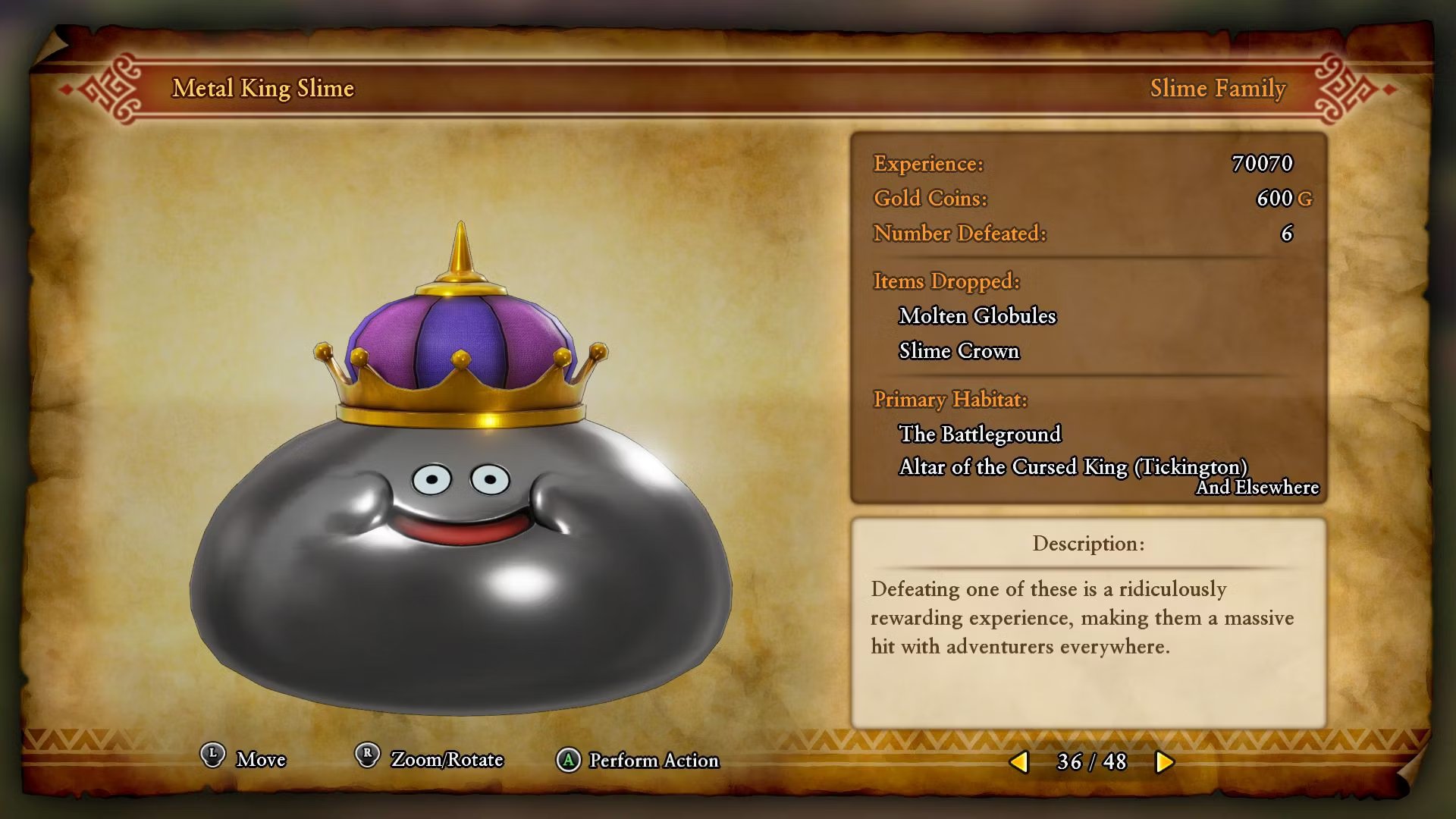Select the Metal King Slime title entry
This screenshot has height=819, width=1456.
(264, 89)
